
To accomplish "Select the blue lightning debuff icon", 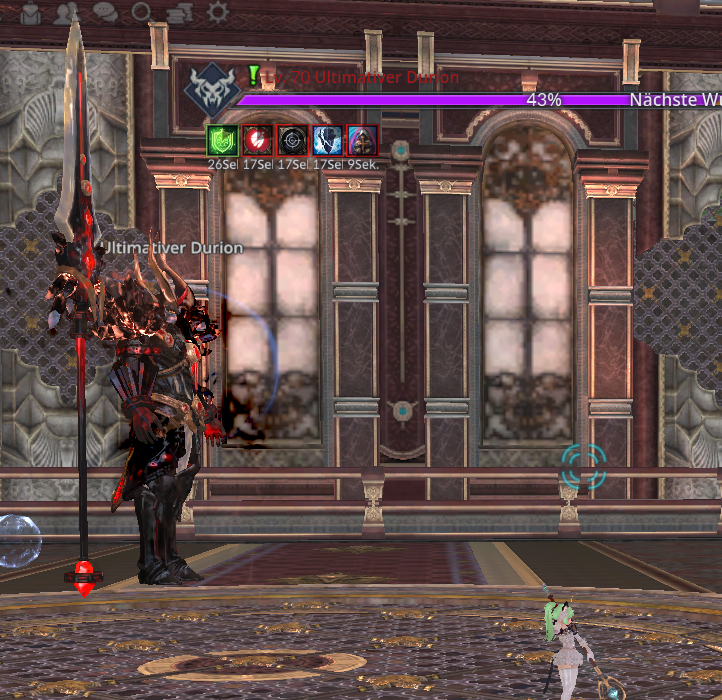I will pos(326,140).
